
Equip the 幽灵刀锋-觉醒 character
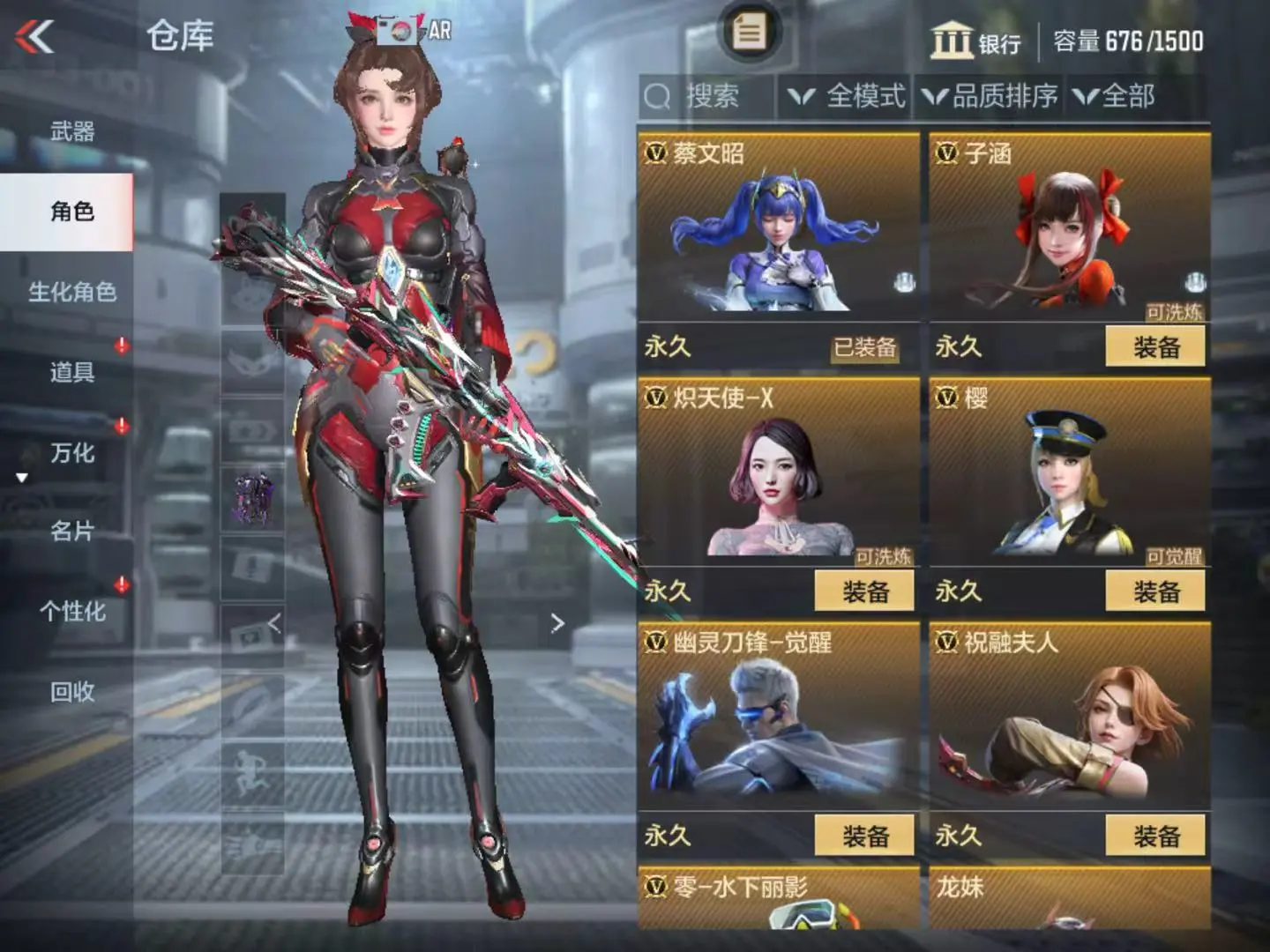[x=864, y=836]
